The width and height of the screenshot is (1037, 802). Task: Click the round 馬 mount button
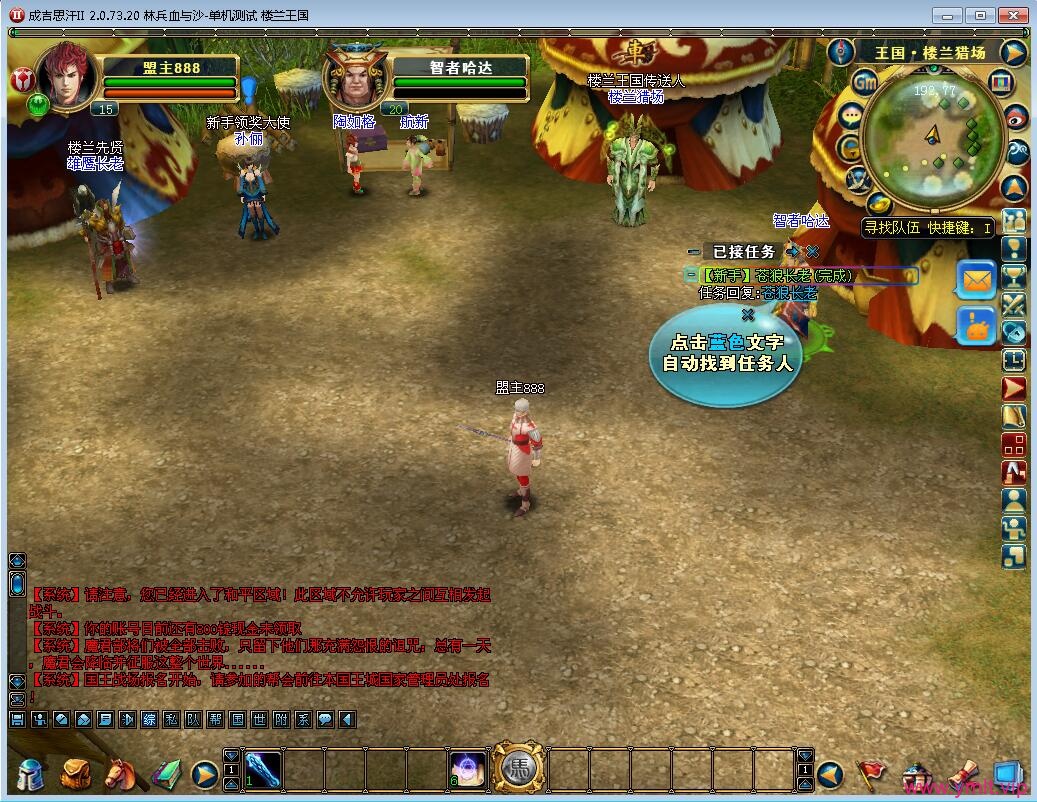pos(519,769)
